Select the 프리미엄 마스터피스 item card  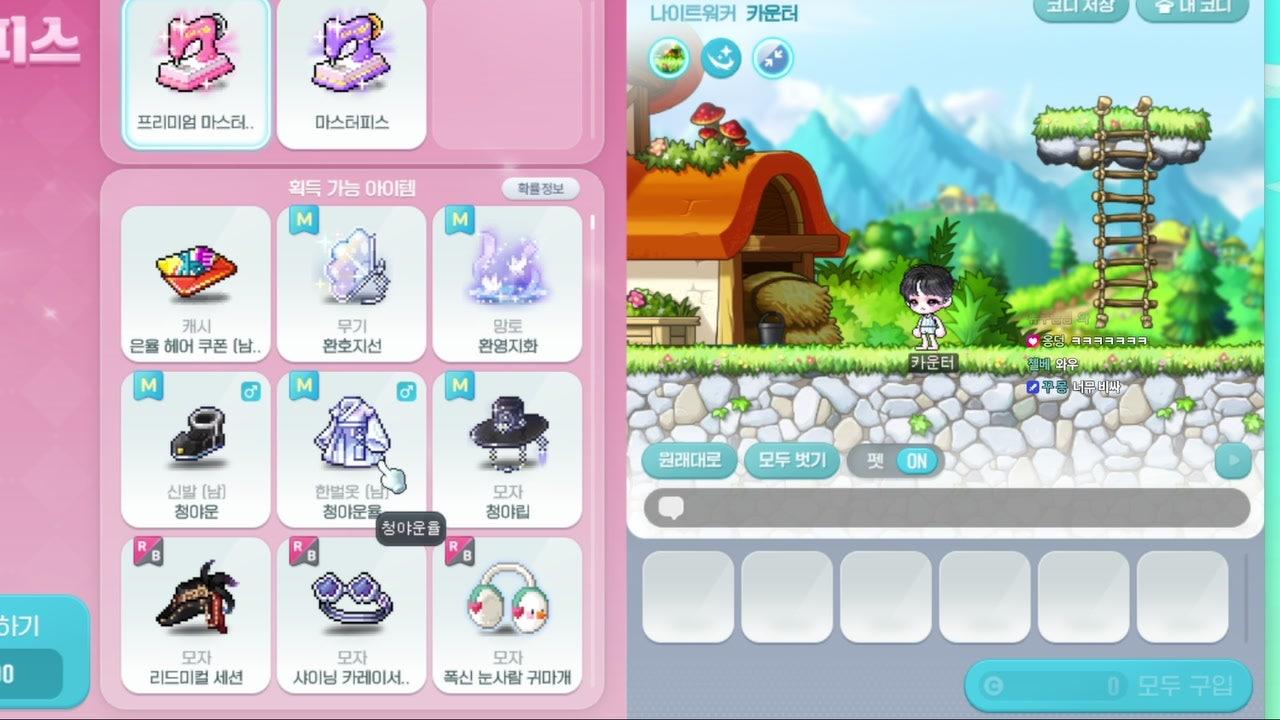[x=196, y=73]
